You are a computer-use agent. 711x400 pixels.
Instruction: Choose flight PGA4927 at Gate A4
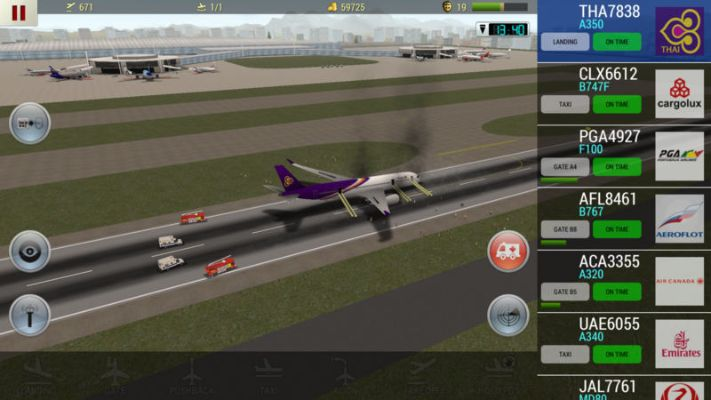pos(608,137)
